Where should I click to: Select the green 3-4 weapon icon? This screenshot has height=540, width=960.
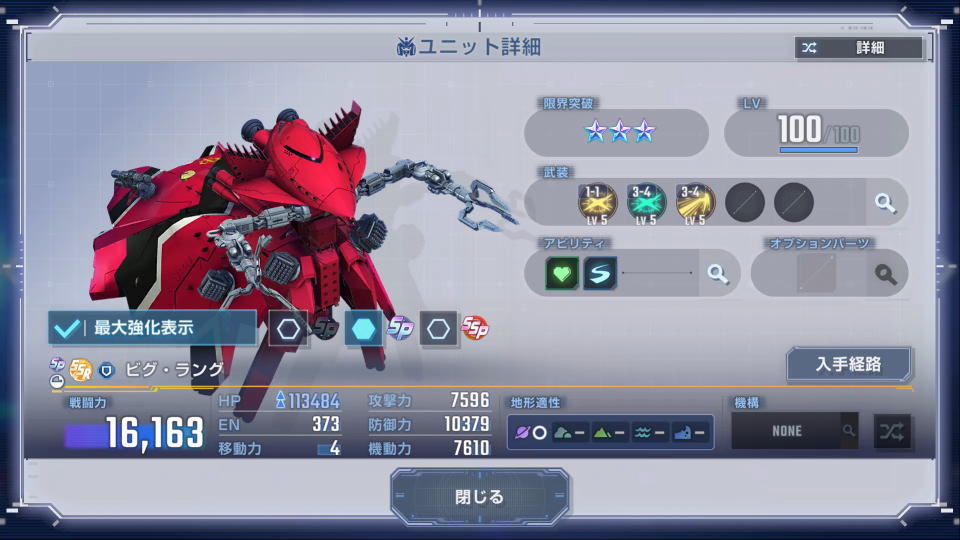coord(646,203)
